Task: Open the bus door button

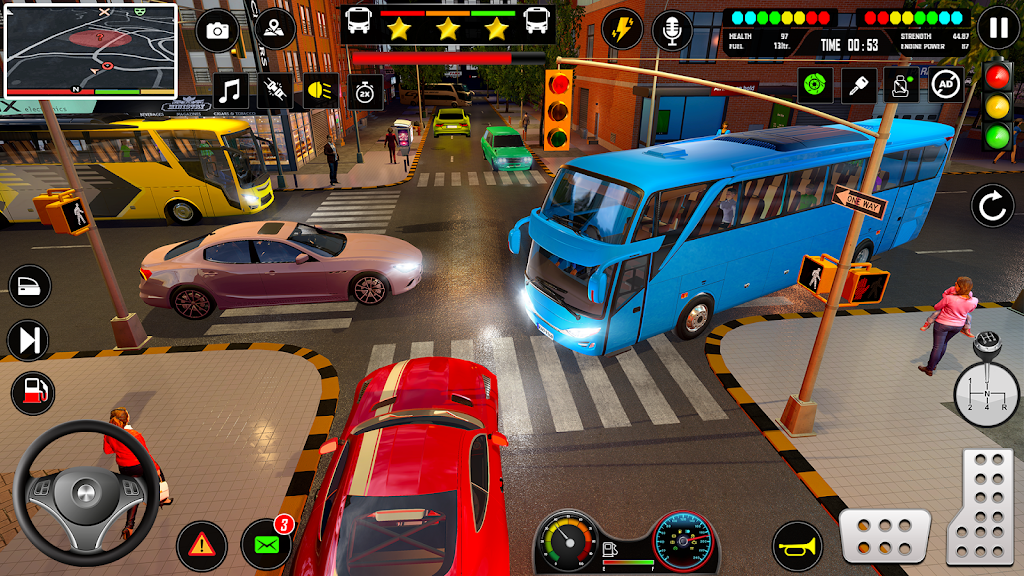Action: [29, 285]
